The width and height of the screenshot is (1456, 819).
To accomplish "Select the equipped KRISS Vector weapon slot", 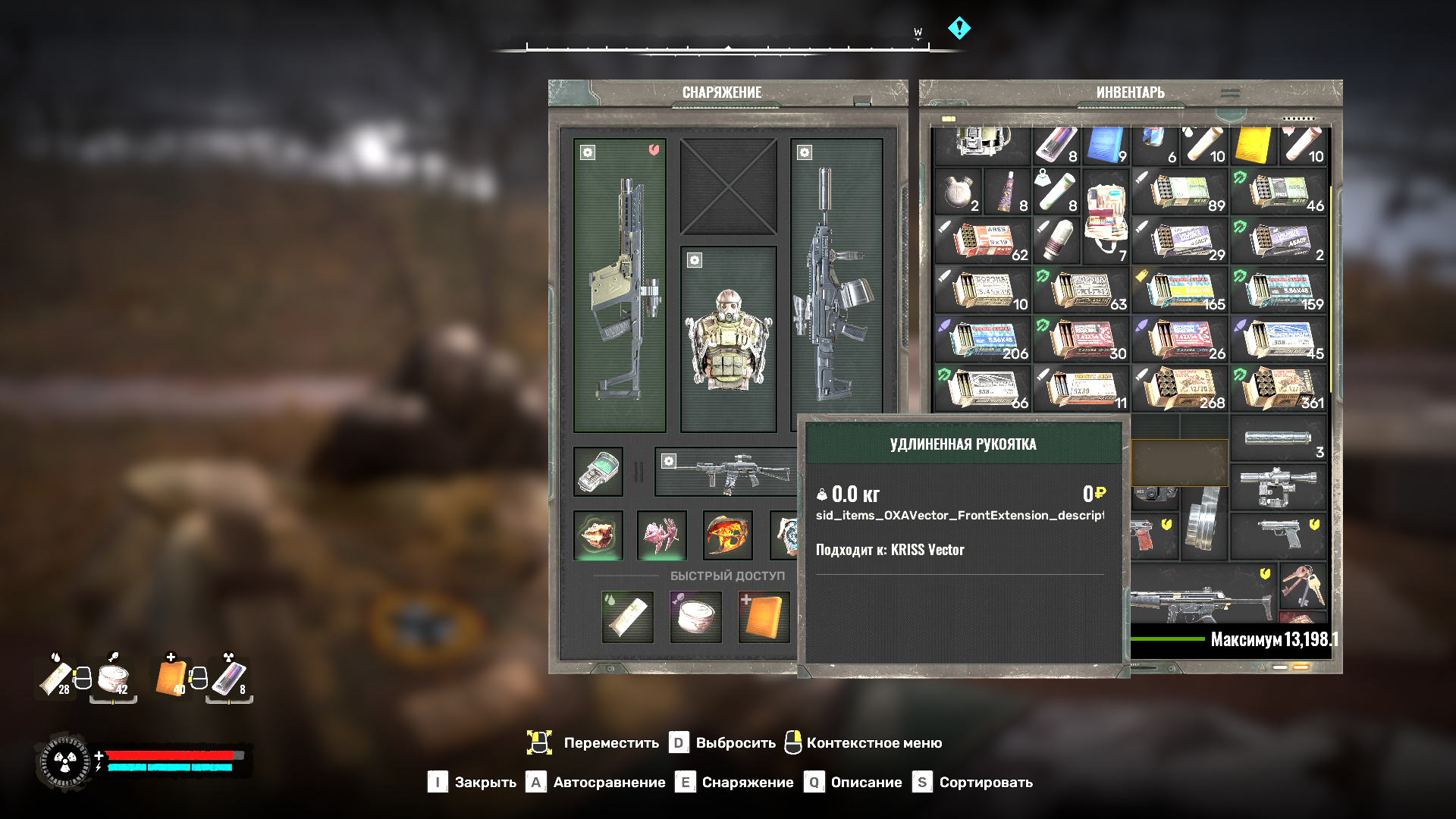I will pyautogui.click(x=620, y=285).
